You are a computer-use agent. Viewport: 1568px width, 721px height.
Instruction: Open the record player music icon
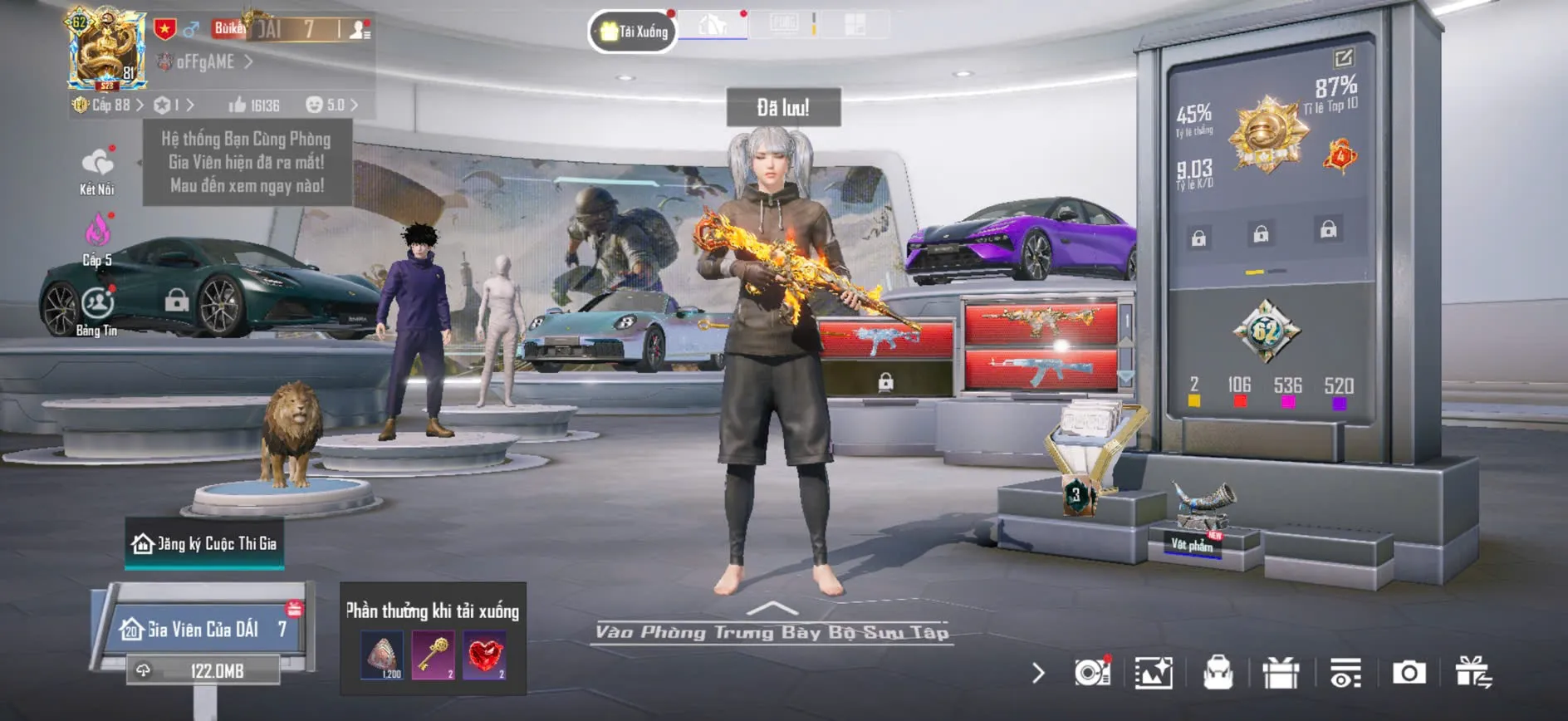1092,672
